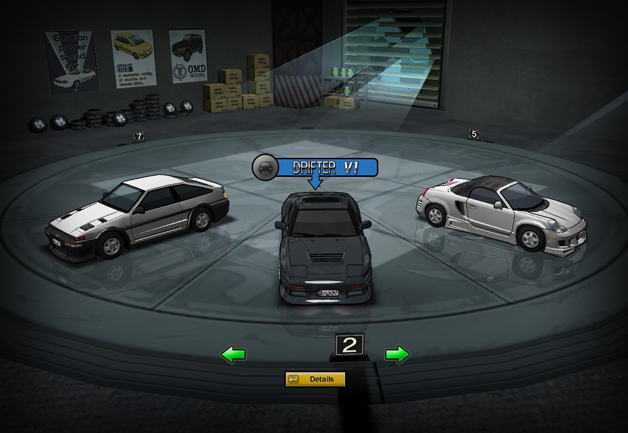This screenshot has width=628, height=433.
Task: Select the next car with the right green arrow
Action: 397,354
